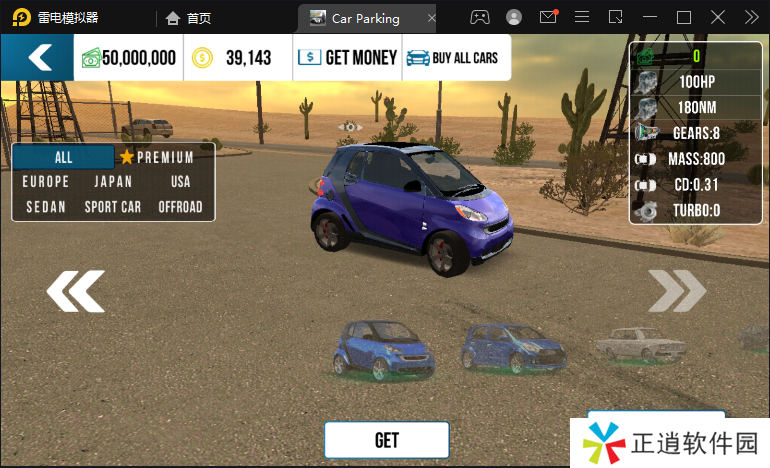Switch to SPORT CAR category

click(113, 207)
